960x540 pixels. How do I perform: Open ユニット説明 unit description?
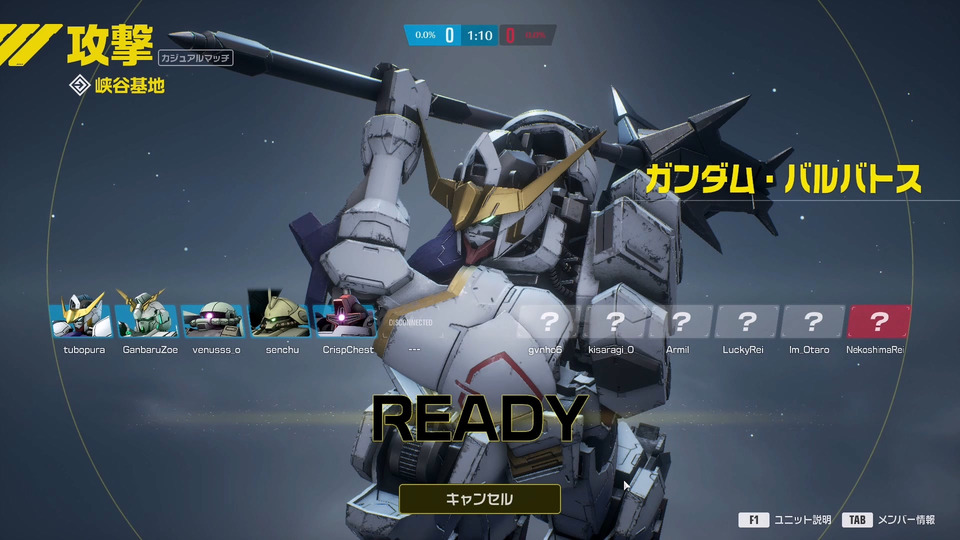click(786, 520)
